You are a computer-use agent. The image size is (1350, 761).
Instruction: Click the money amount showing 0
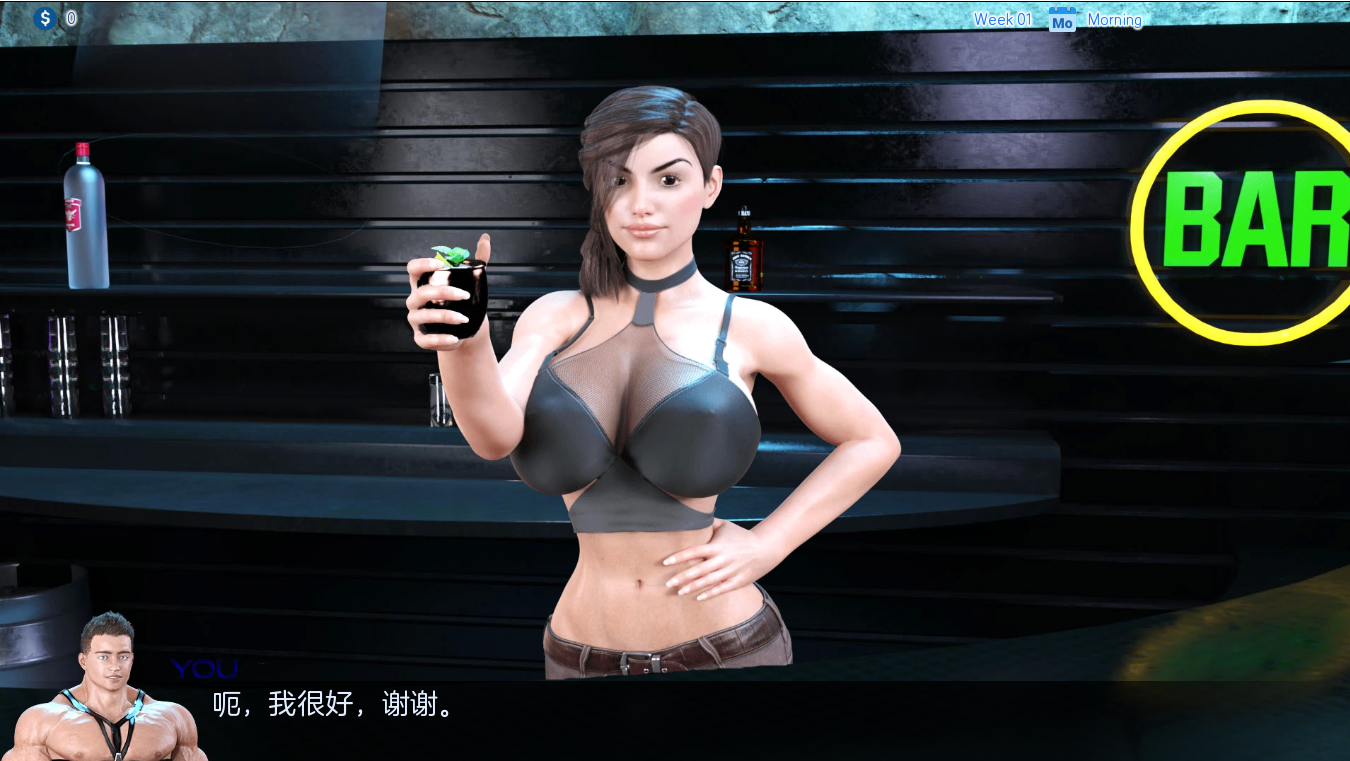coord(70,17)
